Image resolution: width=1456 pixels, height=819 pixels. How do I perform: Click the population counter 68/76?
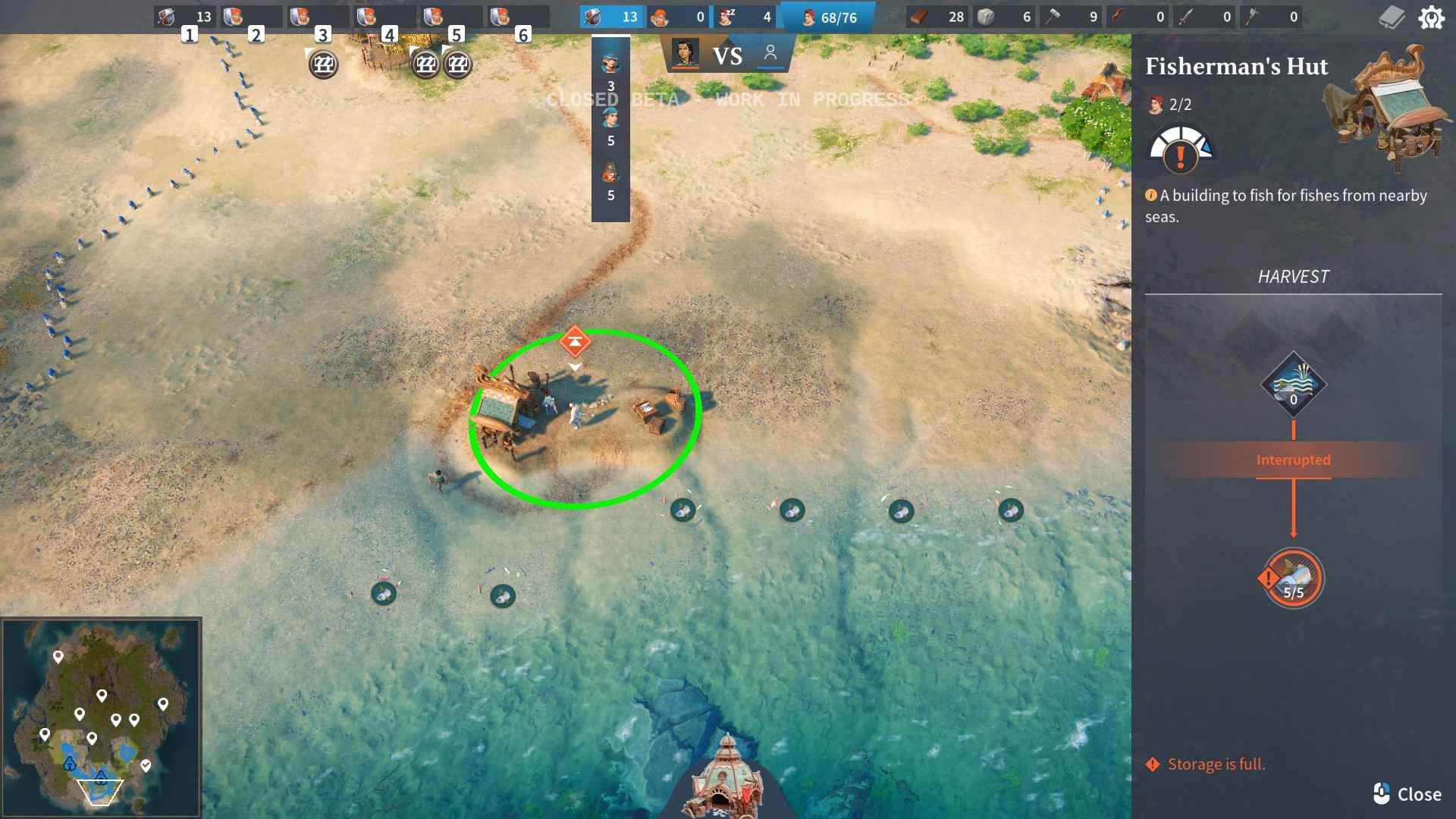pyautogui.click(x=828, y=17)
